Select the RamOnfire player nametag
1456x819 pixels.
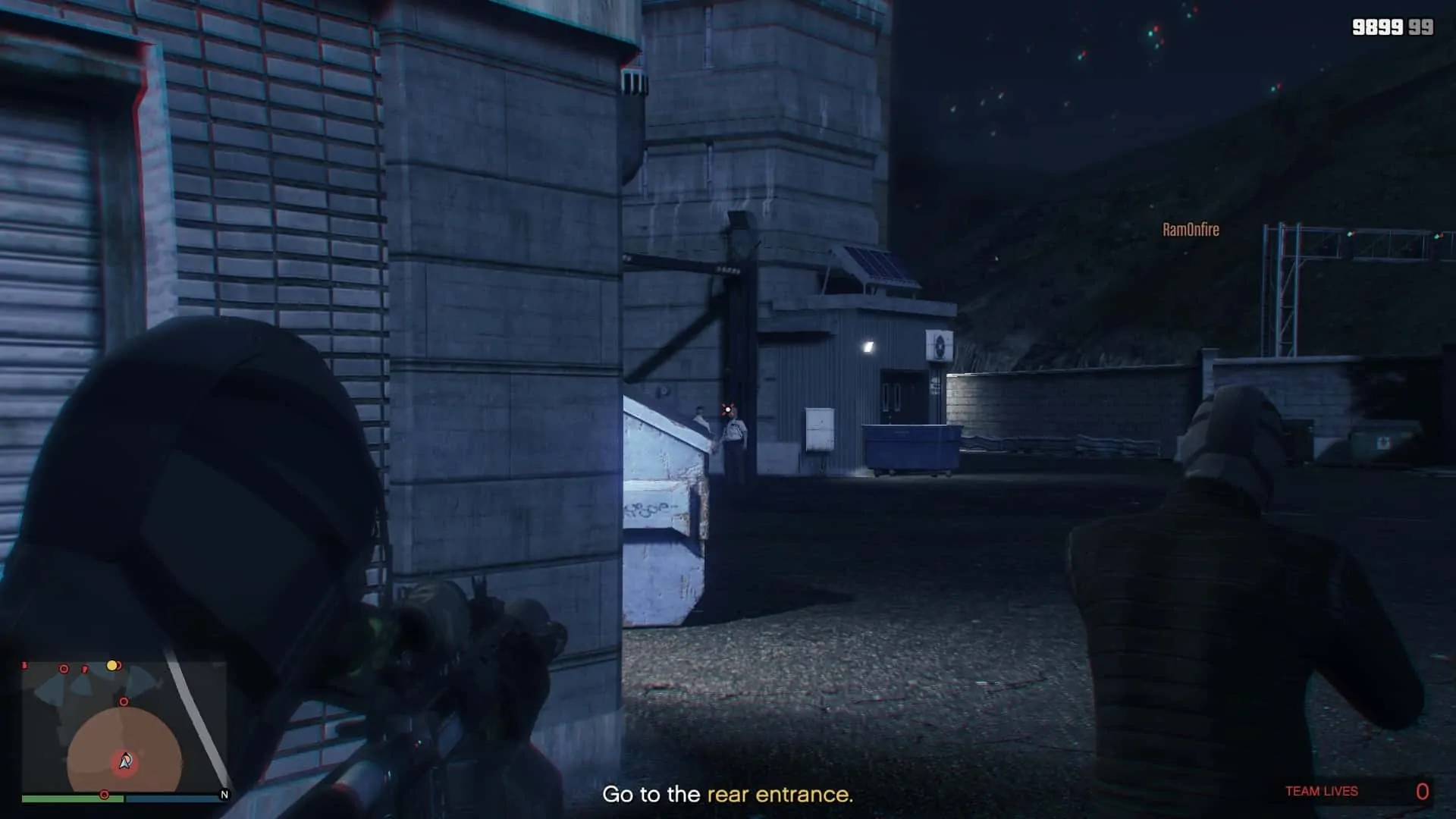point(1191,230)
